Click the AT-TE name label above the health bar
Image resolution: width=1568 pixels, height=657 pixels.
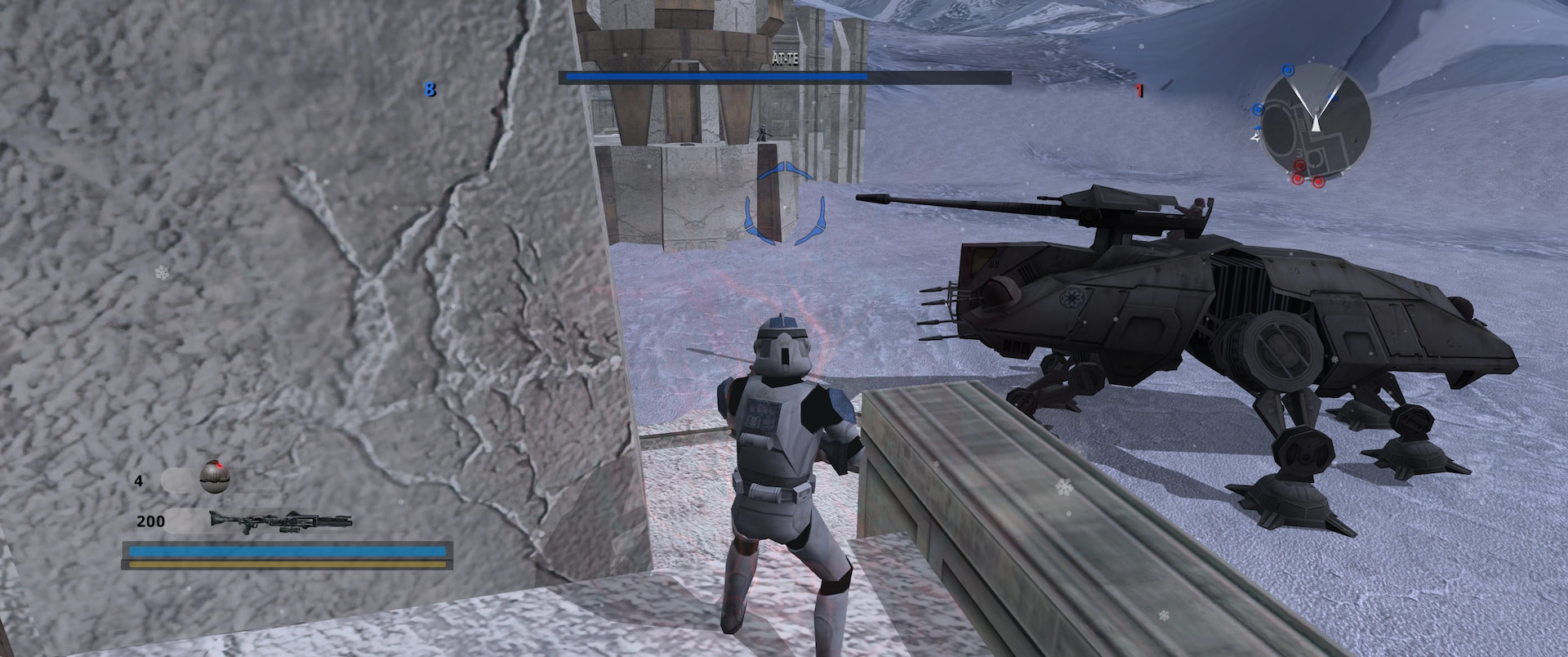coord(787,57)
